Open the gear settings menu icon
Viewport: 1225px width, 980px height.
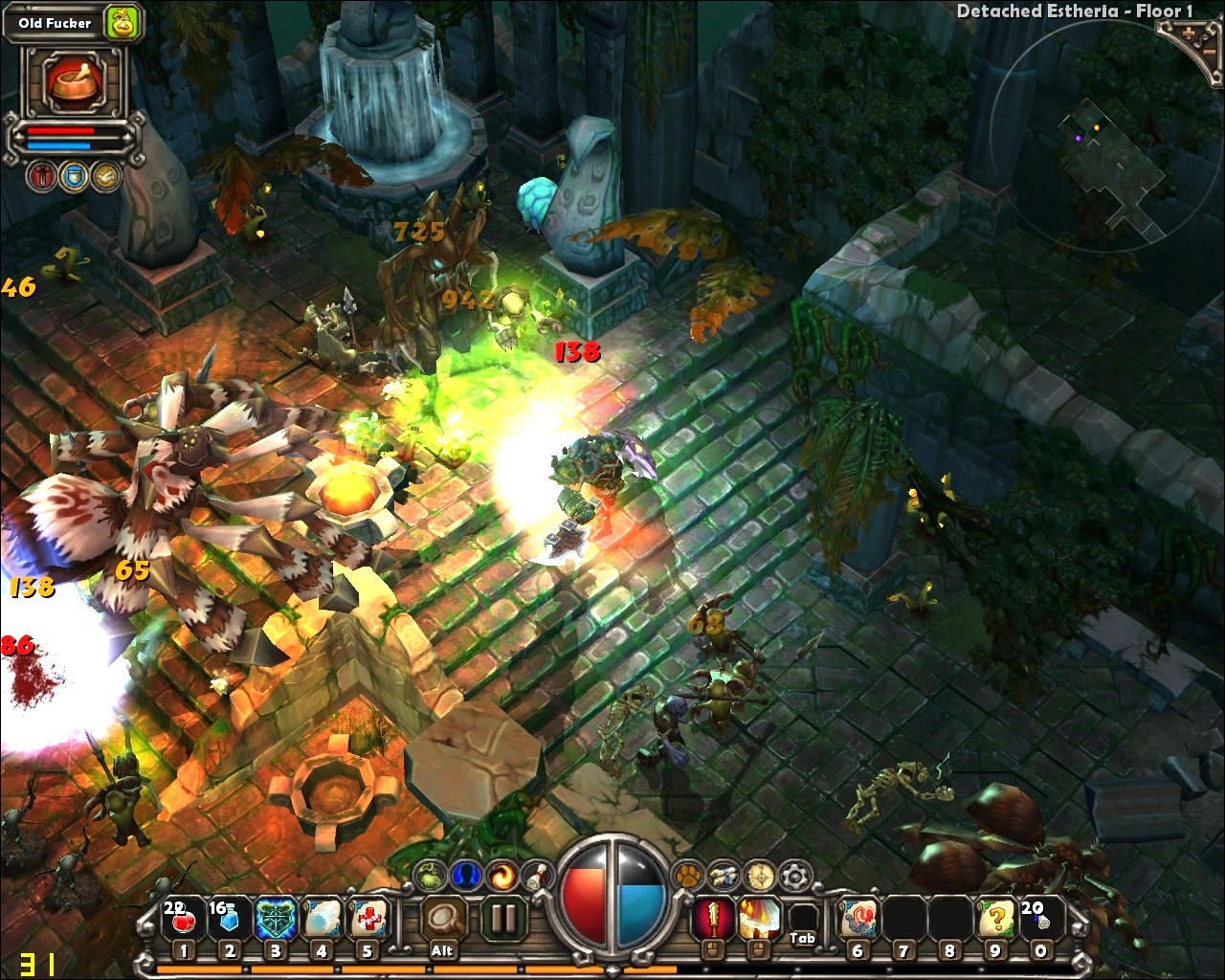tap(793, 874)
